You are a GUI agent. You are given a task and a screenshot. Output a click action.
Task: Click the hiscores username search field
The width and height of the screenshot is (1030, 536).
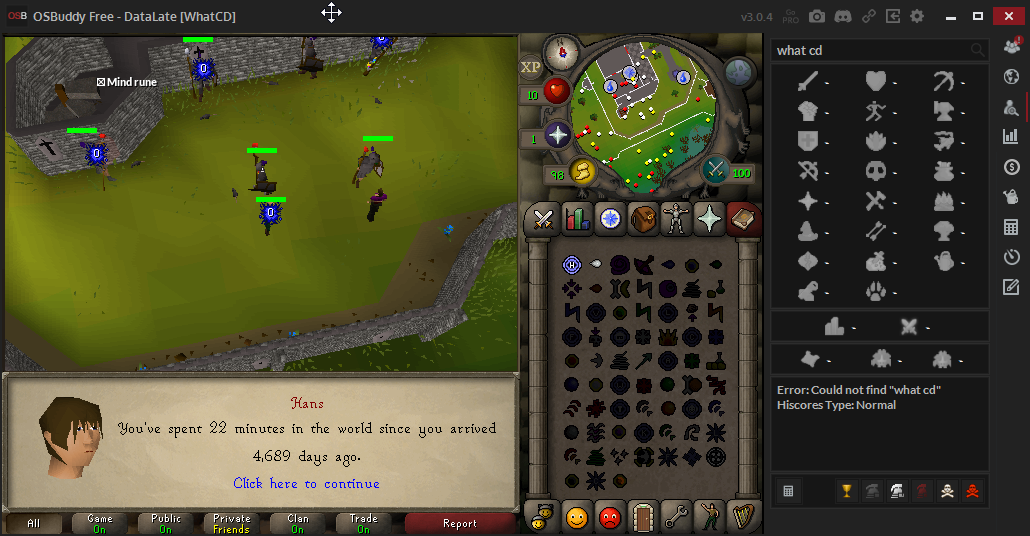click(x=870, y=50)
